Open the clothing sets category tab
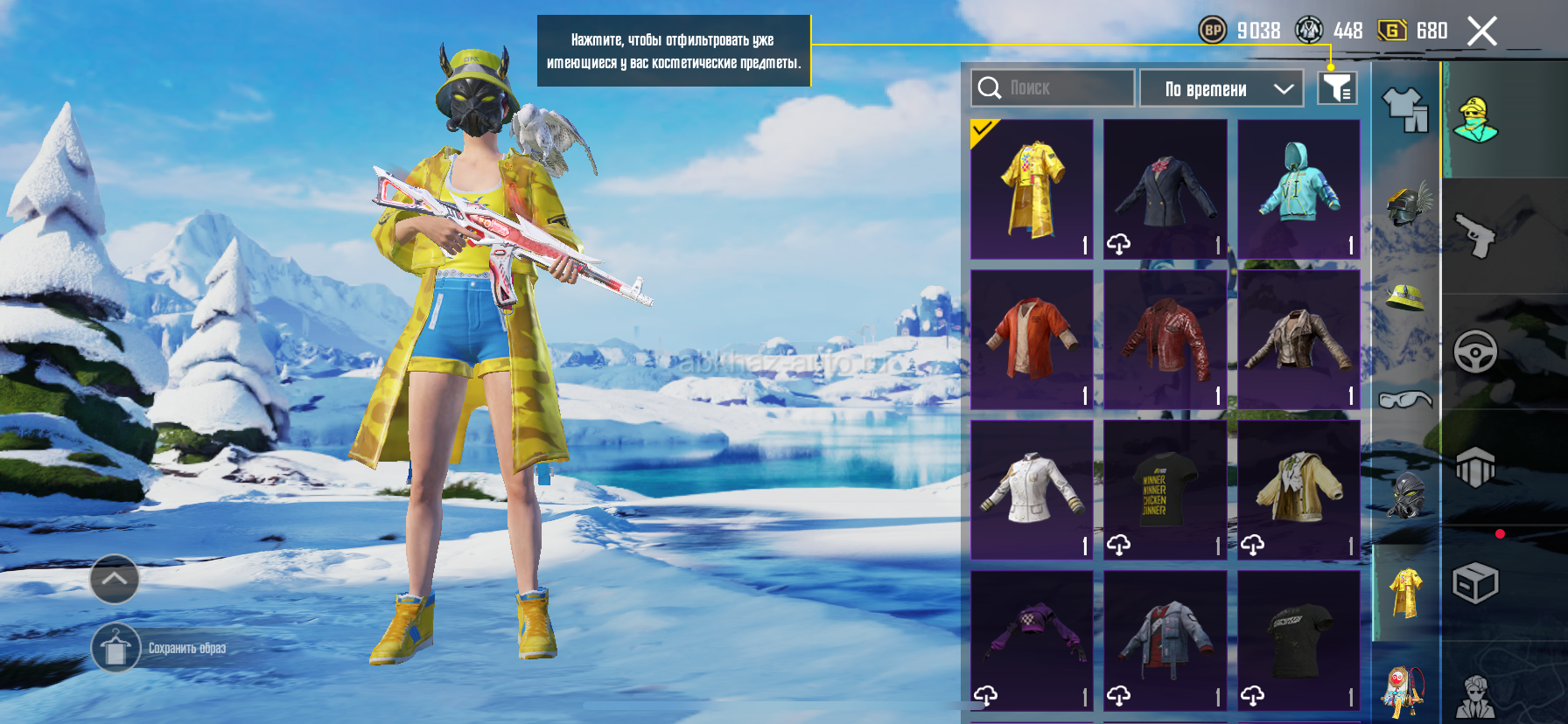1568x724 pixels. point(1405,110)
